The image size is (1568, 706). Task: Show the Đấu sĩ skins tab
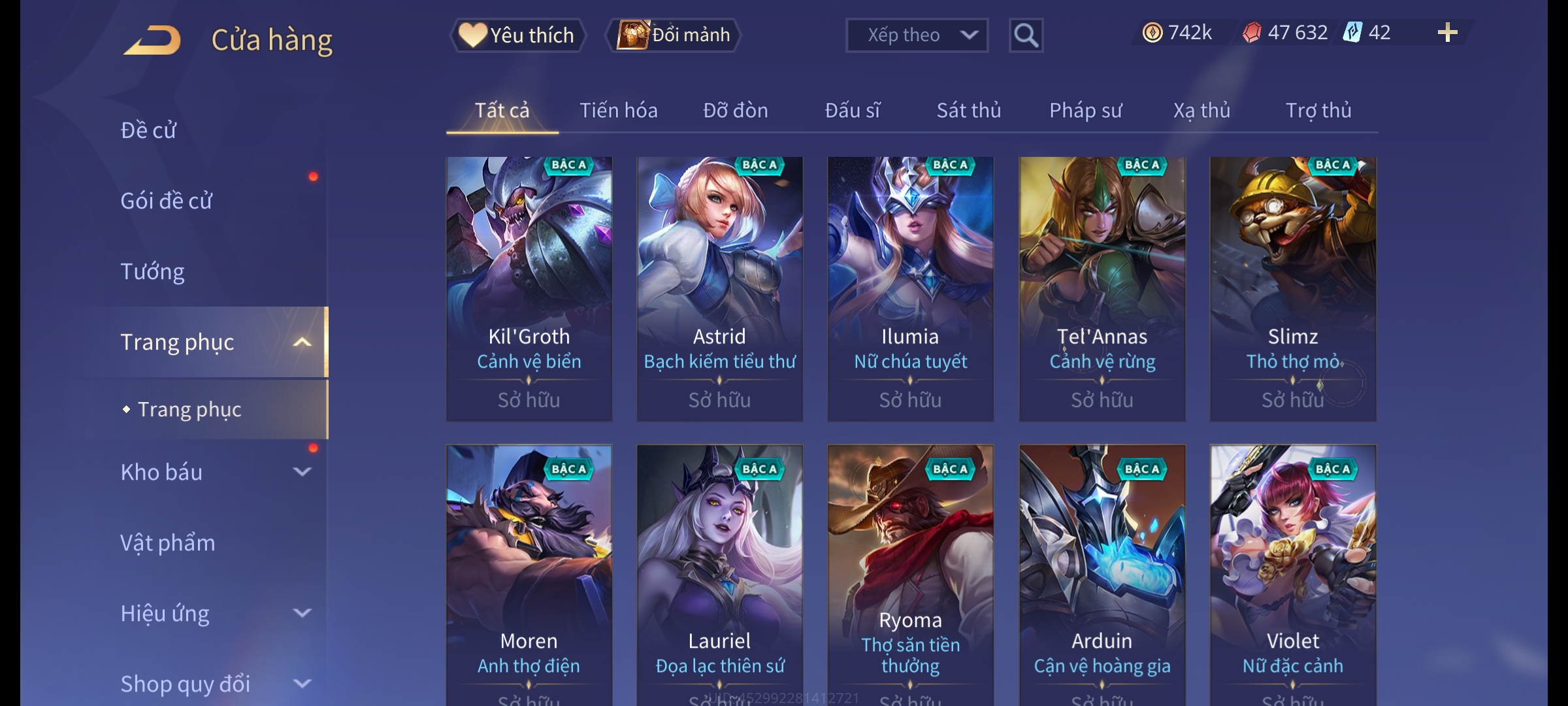tap(852, 110)
